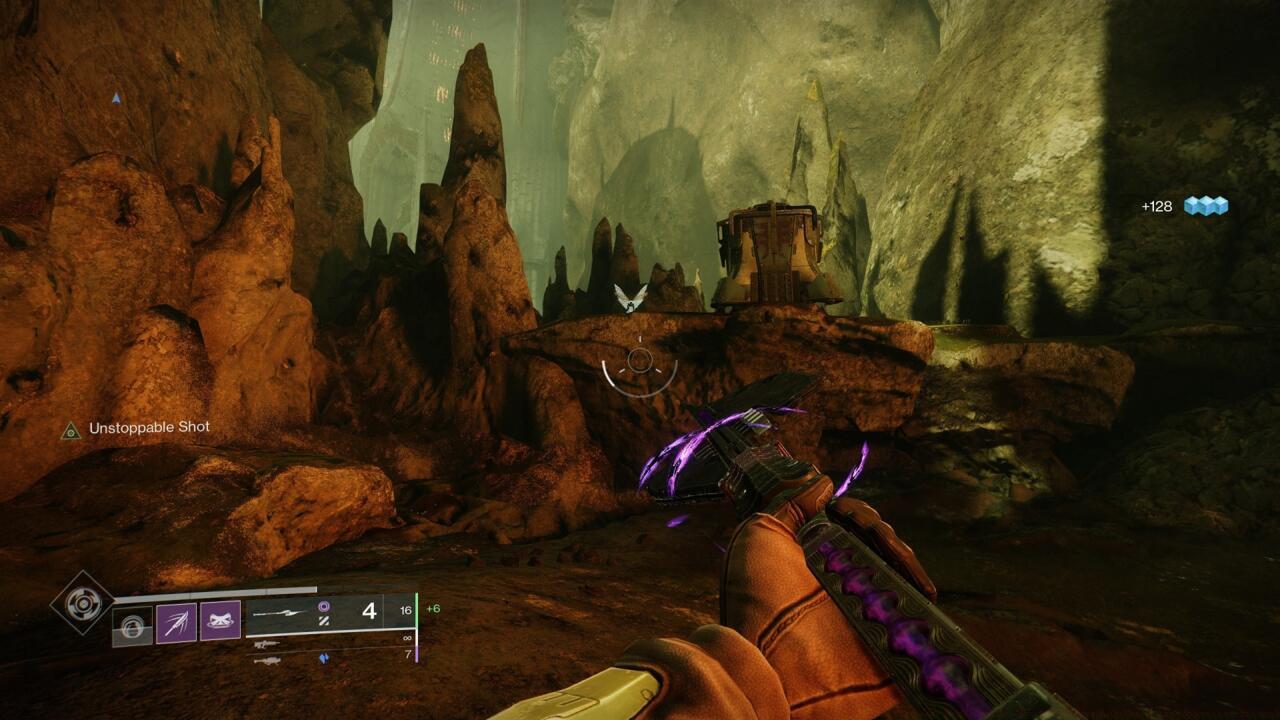Click the heavy machine gun weapon silhouette icon
Image resolution: width=1280 pixels, height=720 pixels.
(266, 659)
